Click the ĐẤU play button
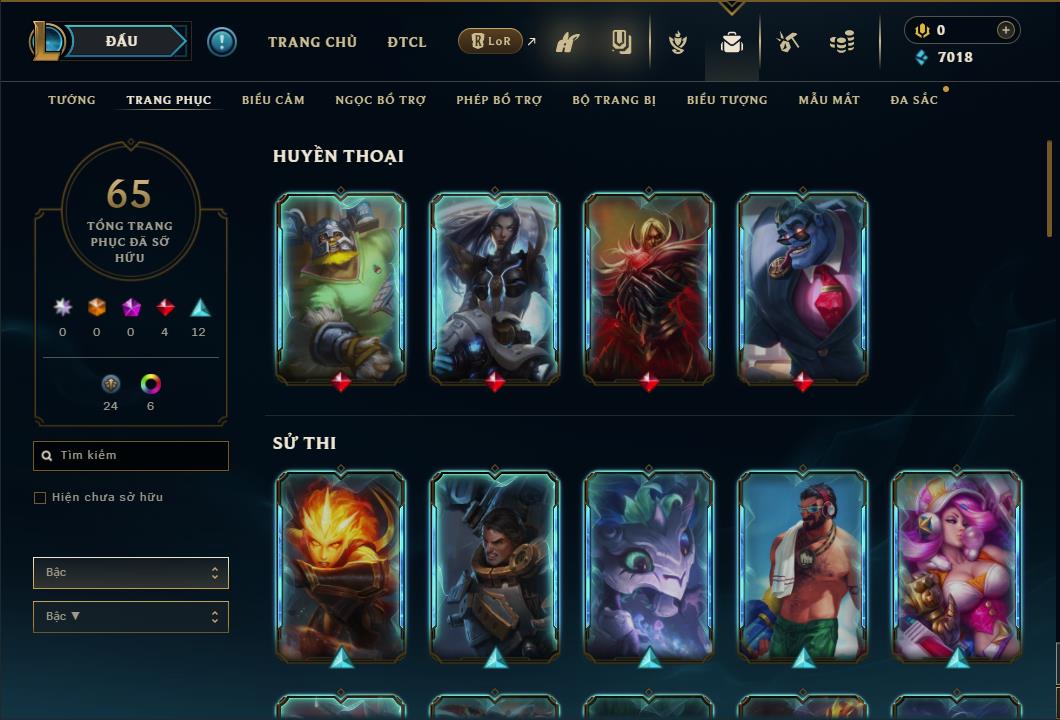The width and height of the screenshot is (1060, 720). tap(122, 41)
